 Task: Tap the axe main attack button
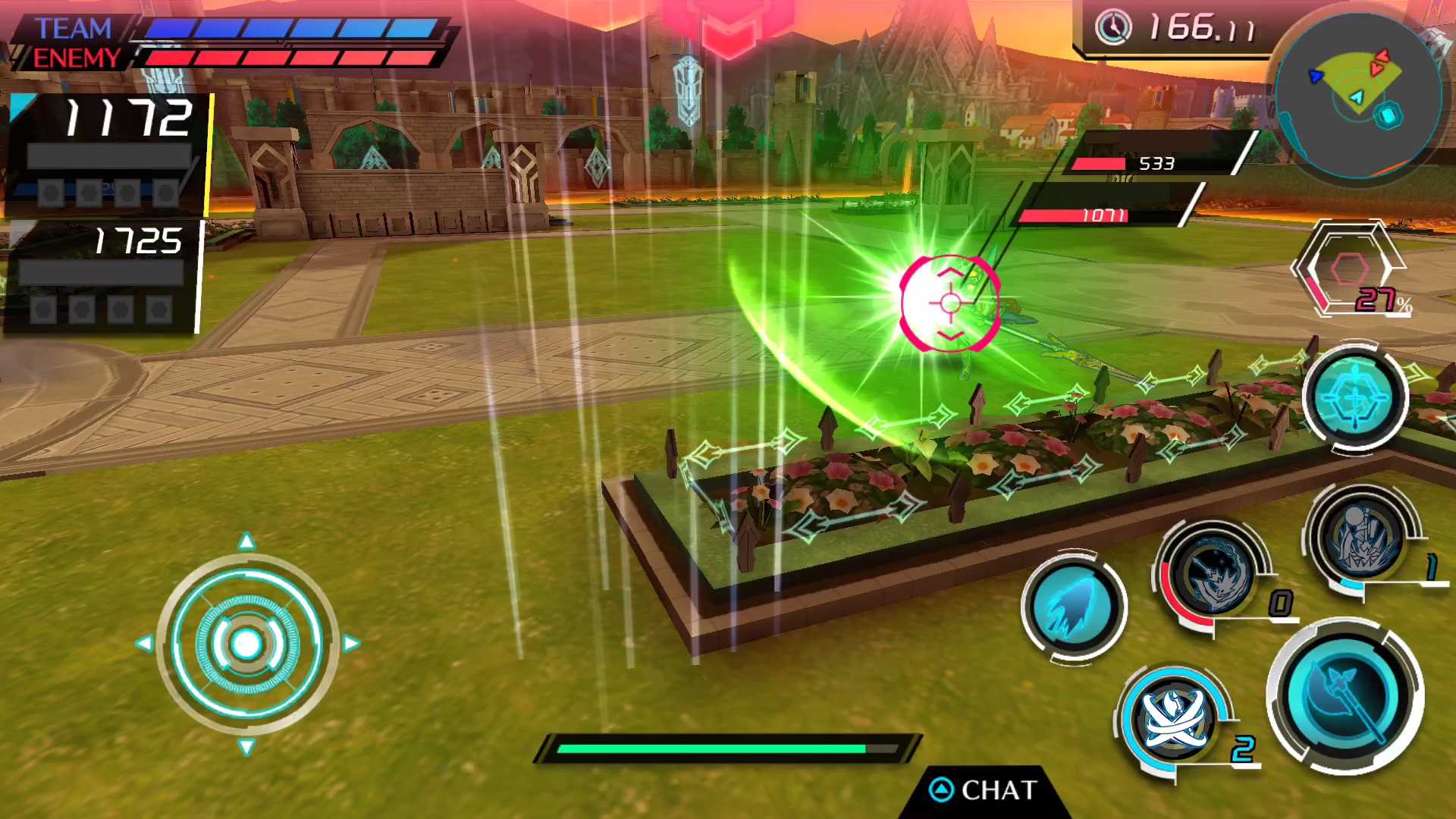tap(1345, 696)
